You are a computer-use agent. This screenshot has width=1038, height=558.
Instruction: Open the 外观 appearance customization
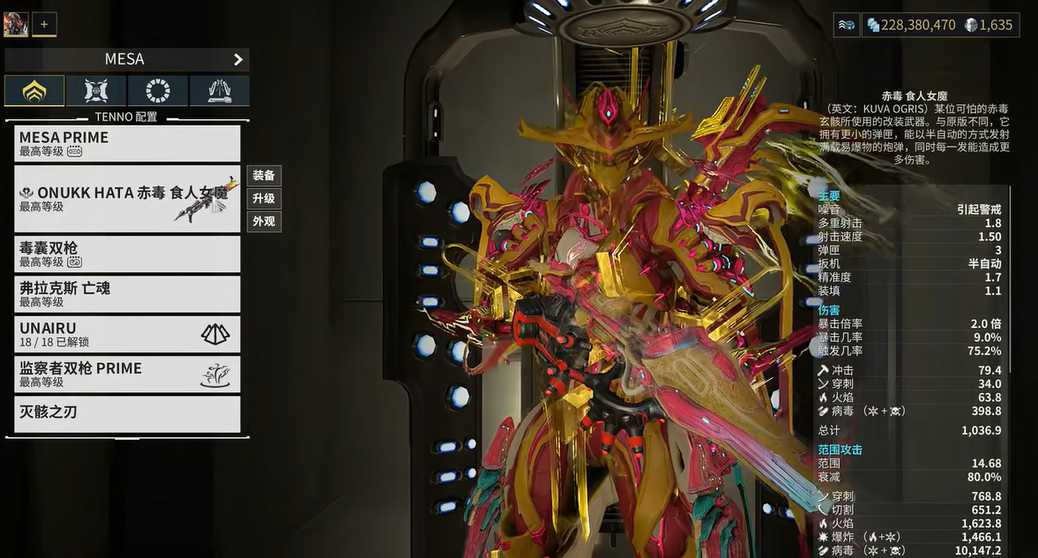pos(264,222)
